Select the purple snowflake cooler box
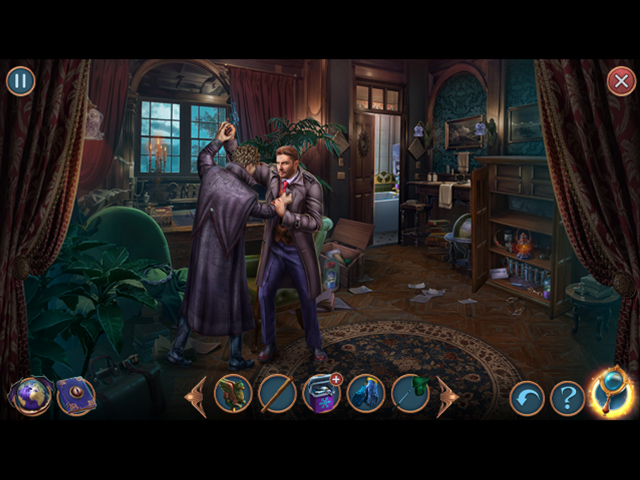 [321, 394]
